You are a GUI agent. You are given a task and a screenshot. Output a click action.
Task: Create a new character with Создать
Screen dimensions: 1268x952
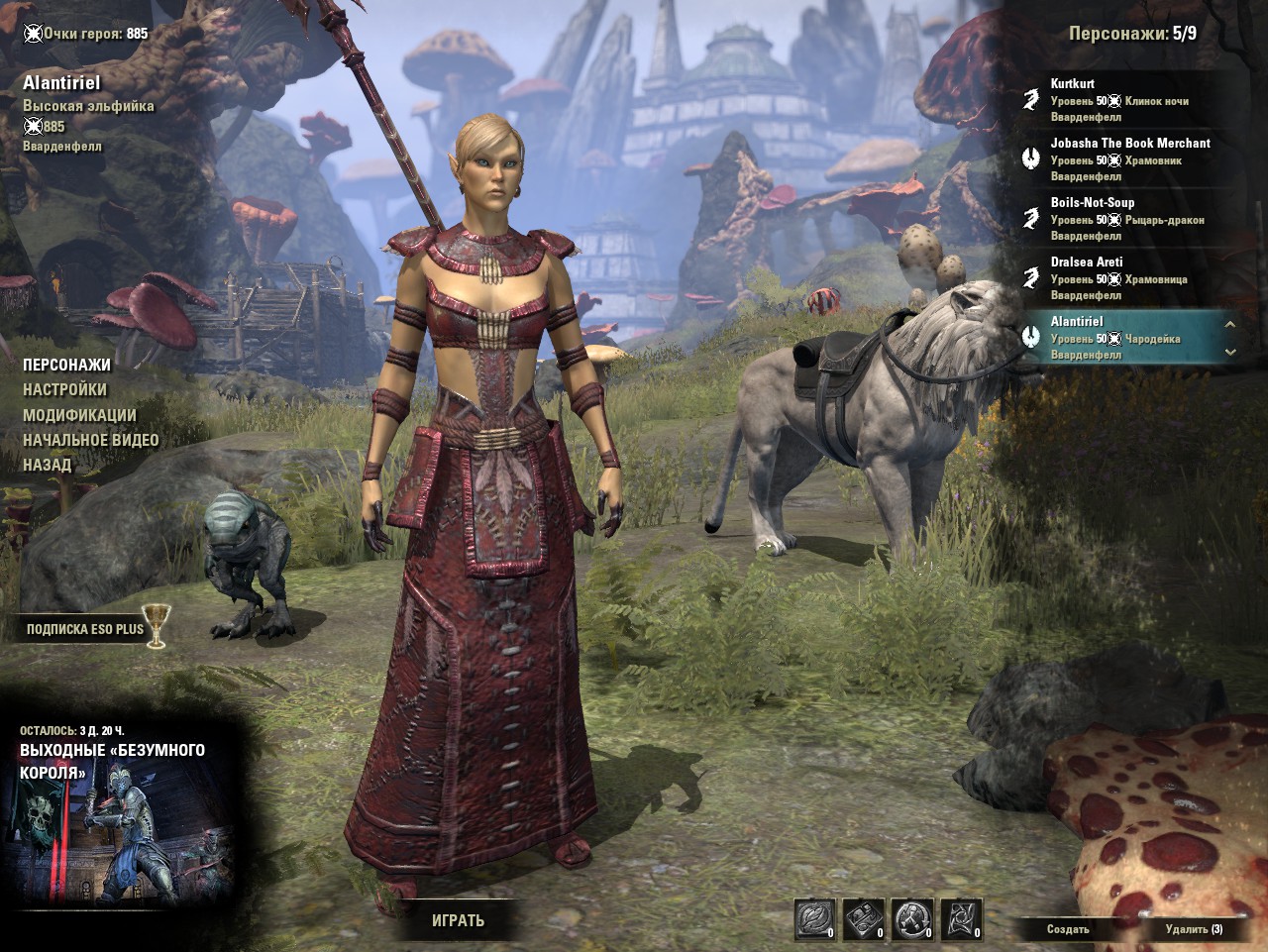coord(1068,929)
